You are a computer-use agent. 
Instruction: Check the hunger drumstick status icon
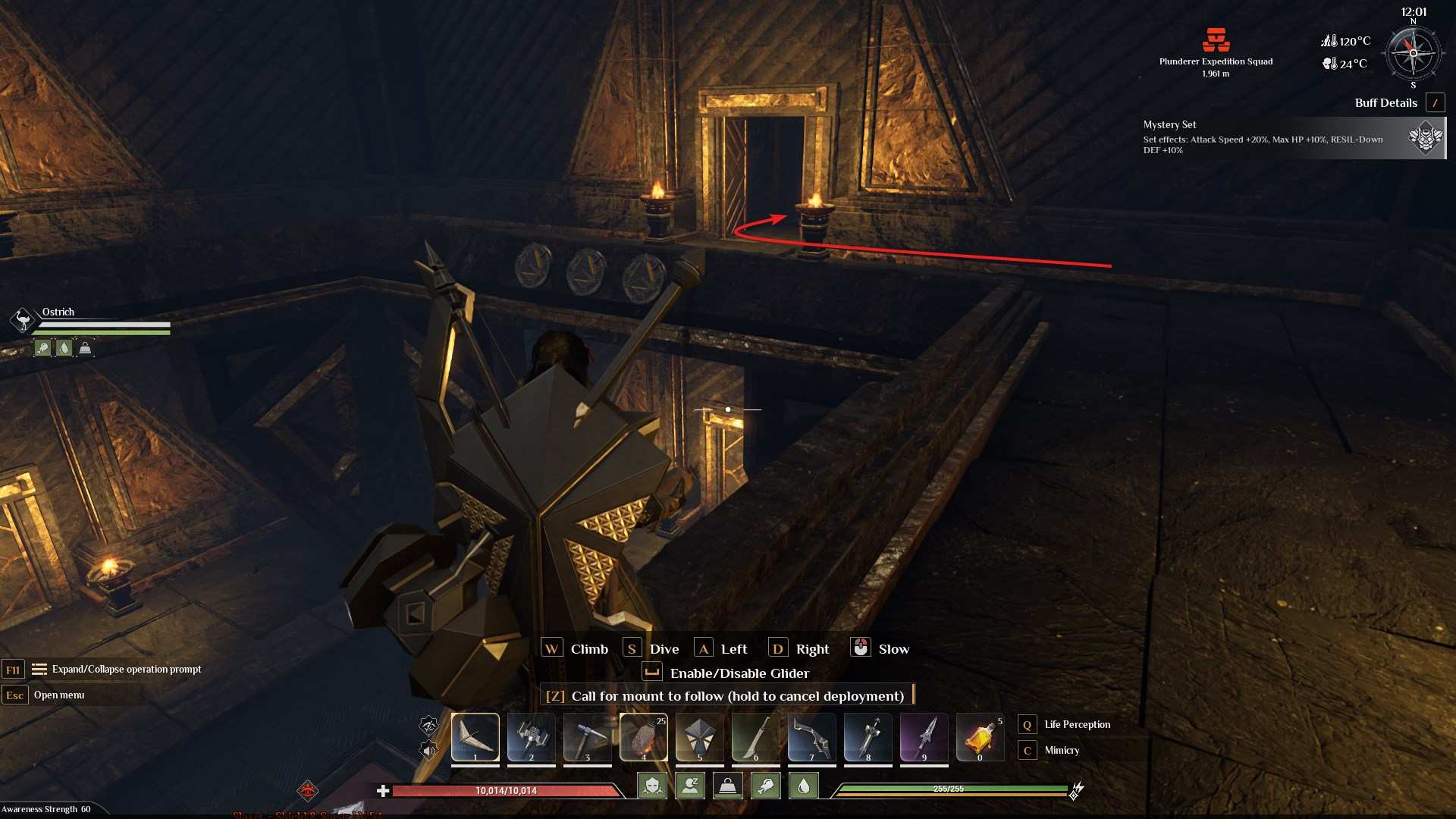(766, 786)
